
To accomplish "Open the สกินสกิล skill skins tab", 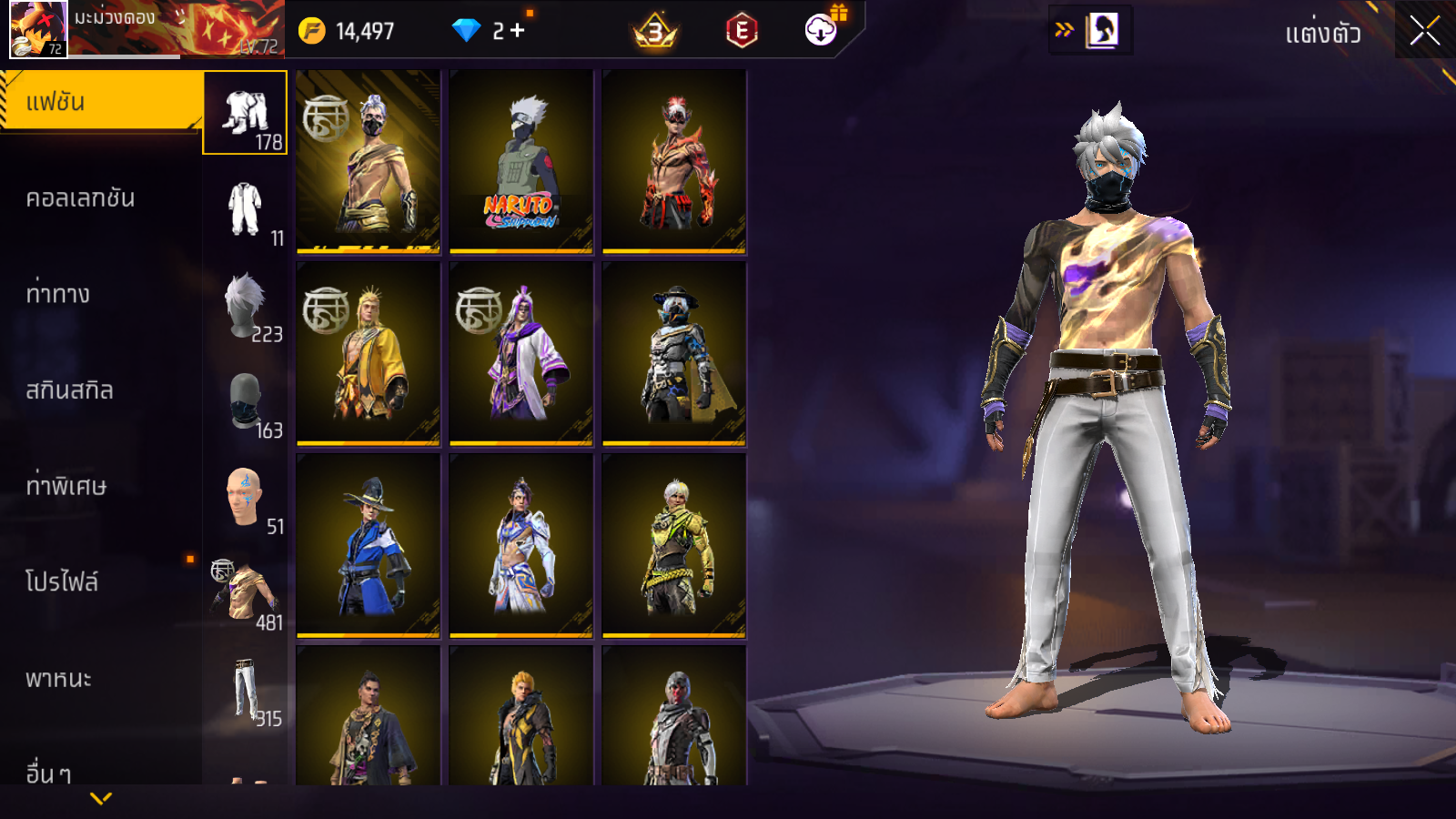I will (x=69, y=390).
